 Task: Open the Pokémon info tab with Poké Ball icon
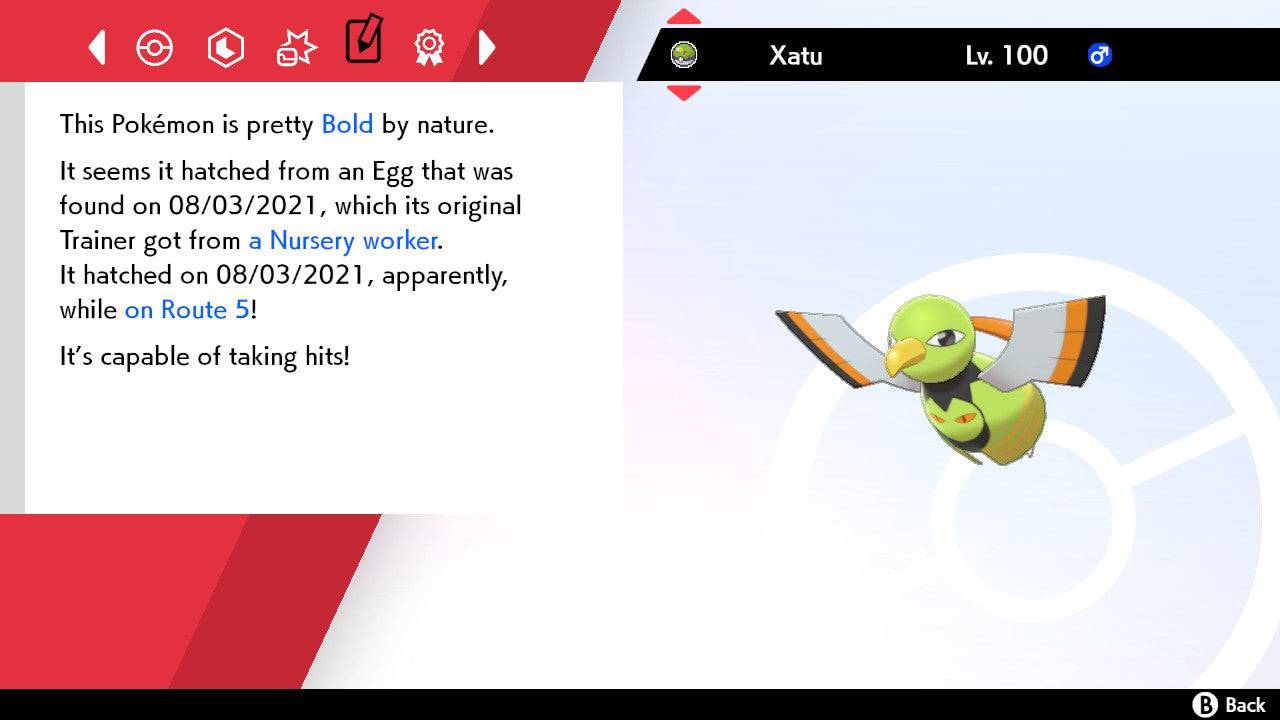[x=155, y=47]
